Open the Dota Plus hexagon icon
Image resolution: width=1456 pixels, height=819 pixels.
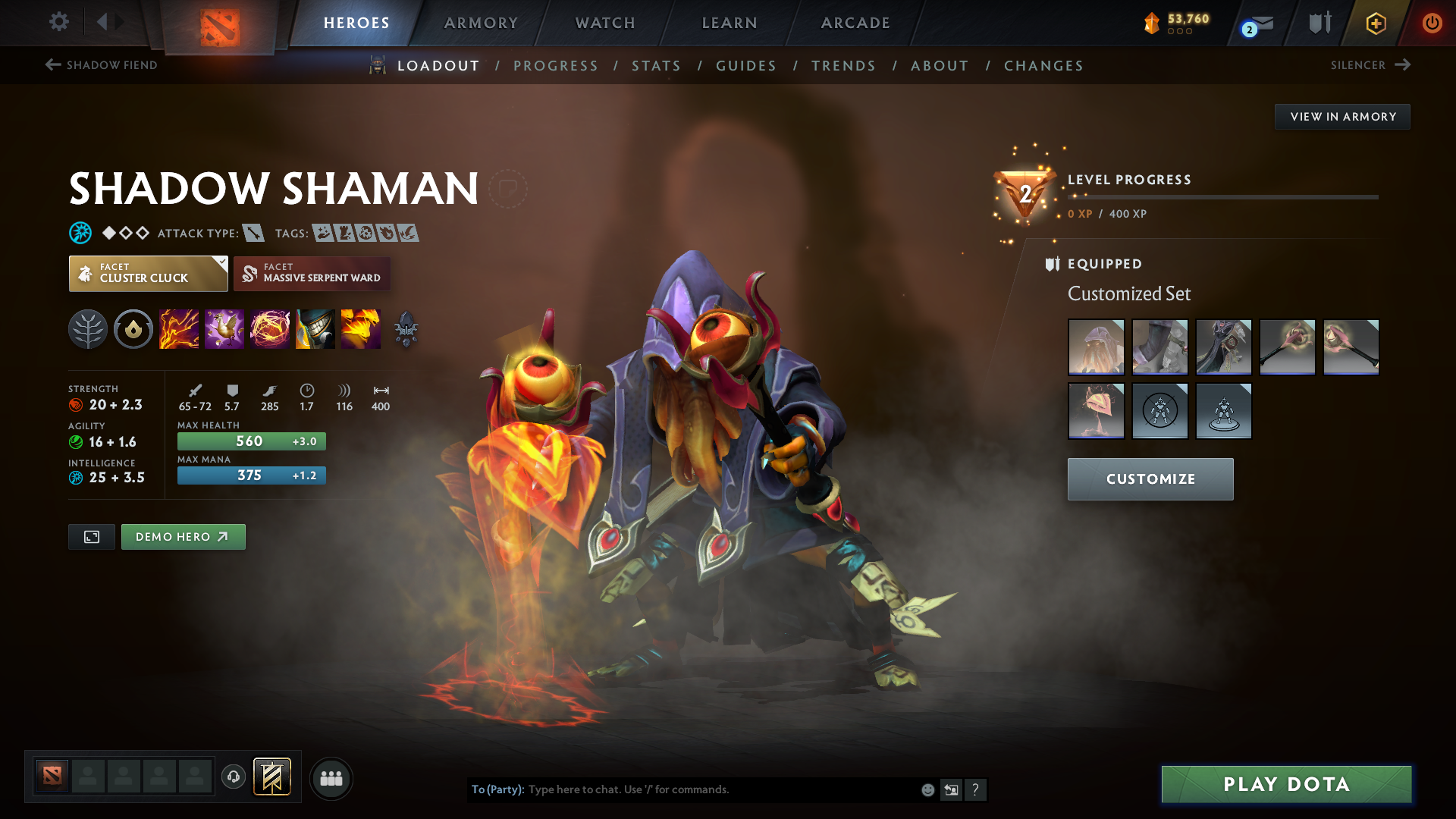click(1376, 23)
